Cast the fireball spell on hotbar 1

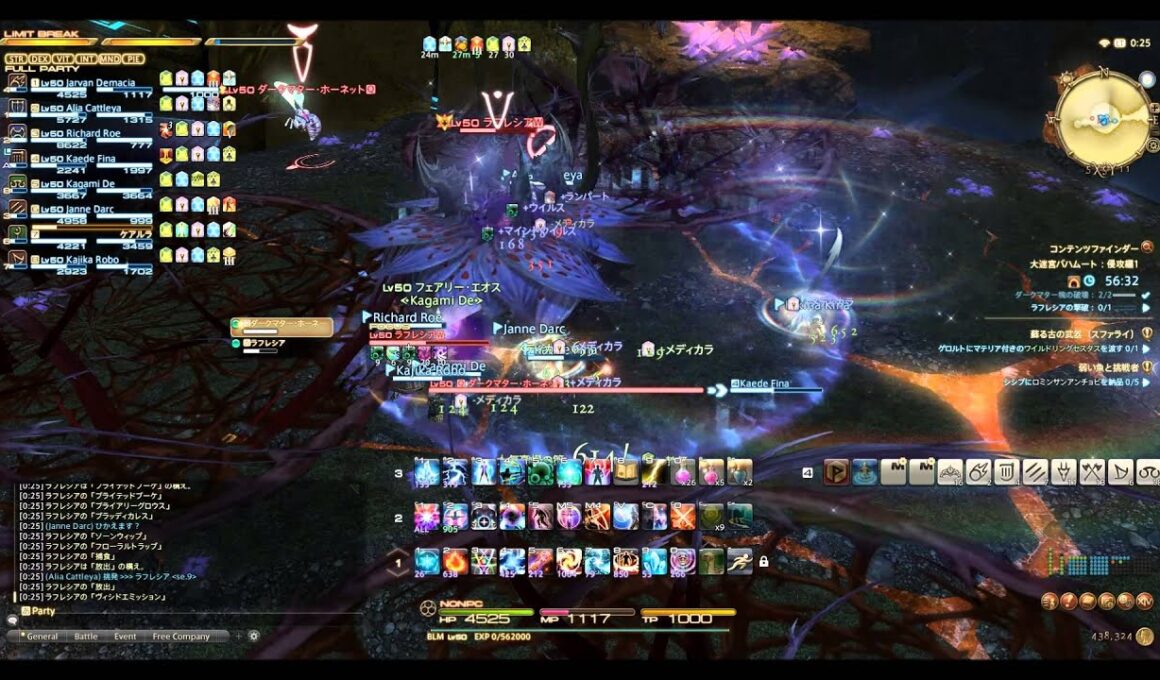(x=455, y=561)
